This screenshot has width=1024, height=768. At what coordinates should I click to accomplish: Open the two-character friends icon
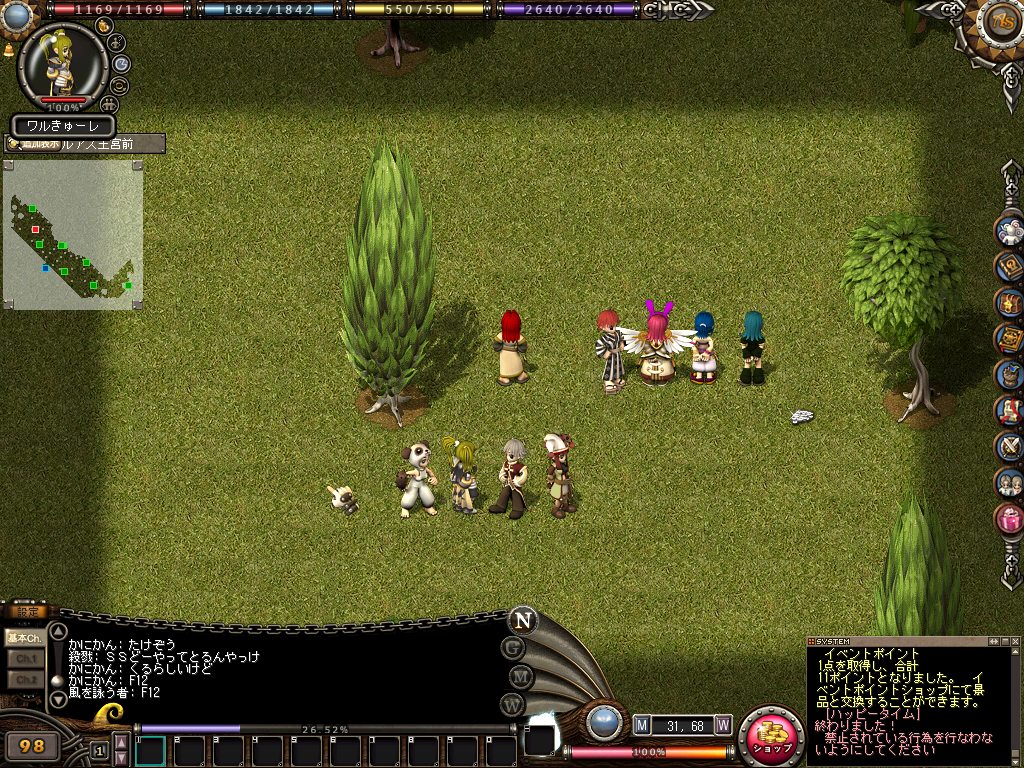(1008, 482)
